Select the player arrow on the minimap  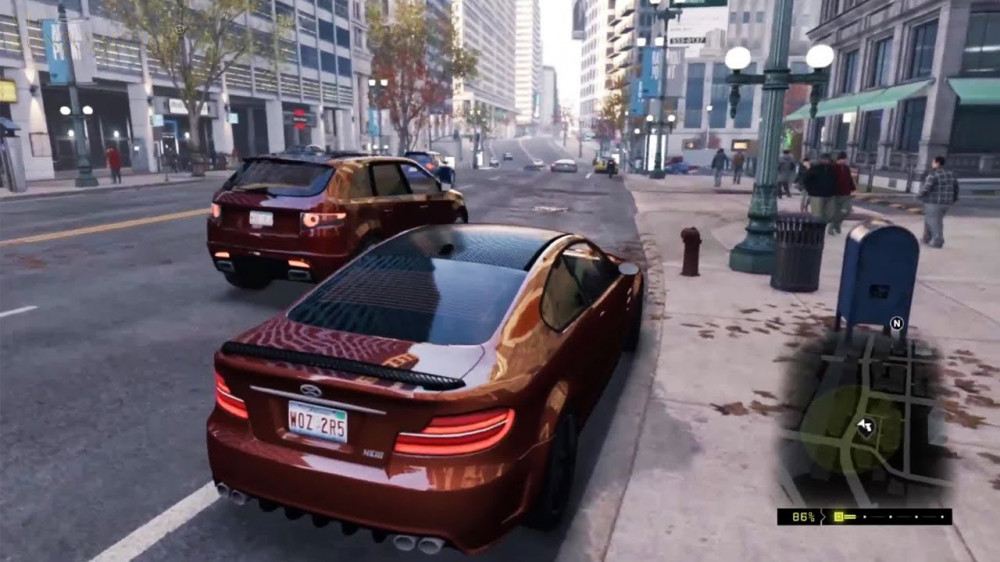pos(866,427)
